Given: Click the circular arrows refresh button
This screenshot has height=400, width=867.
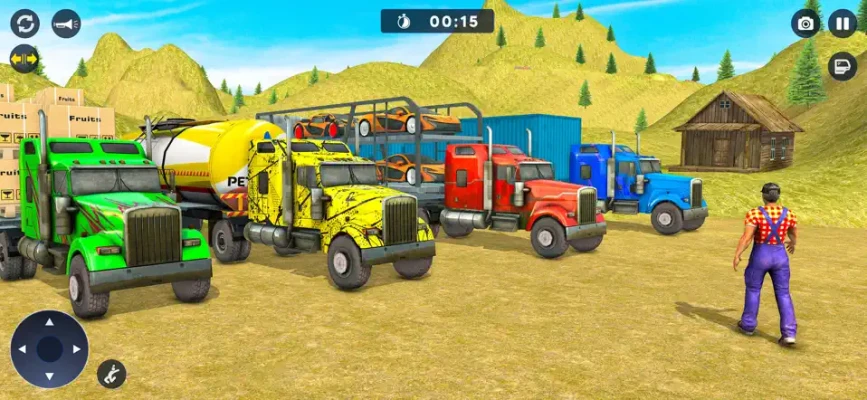Looking at the screenshot, I should click(25, 23).
